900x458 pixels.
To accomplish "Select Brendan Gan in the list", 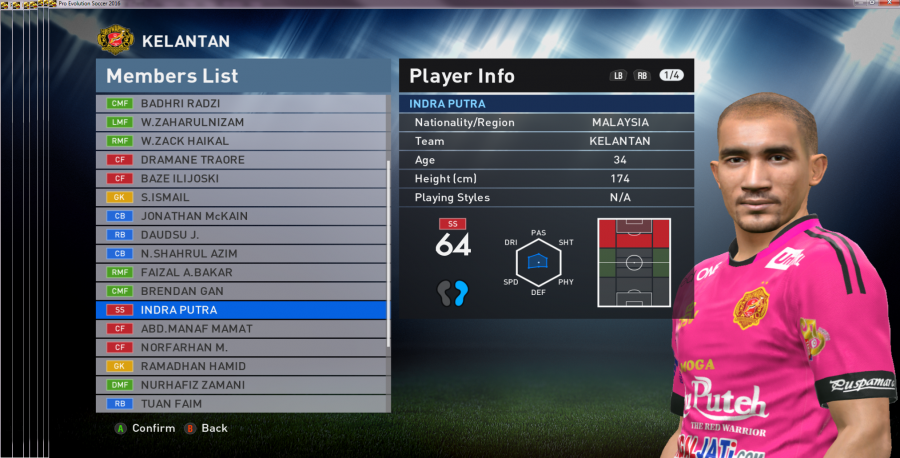I will click(242, 291).
